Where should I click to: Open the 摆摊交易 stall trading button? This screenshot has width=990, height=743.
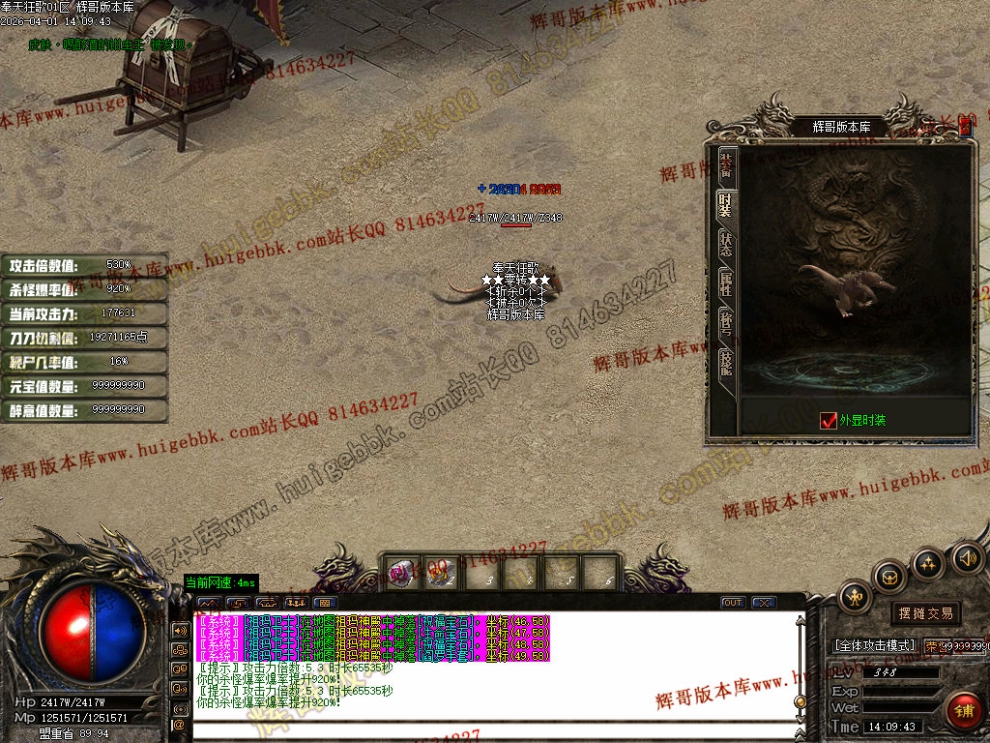coord(925,613)
